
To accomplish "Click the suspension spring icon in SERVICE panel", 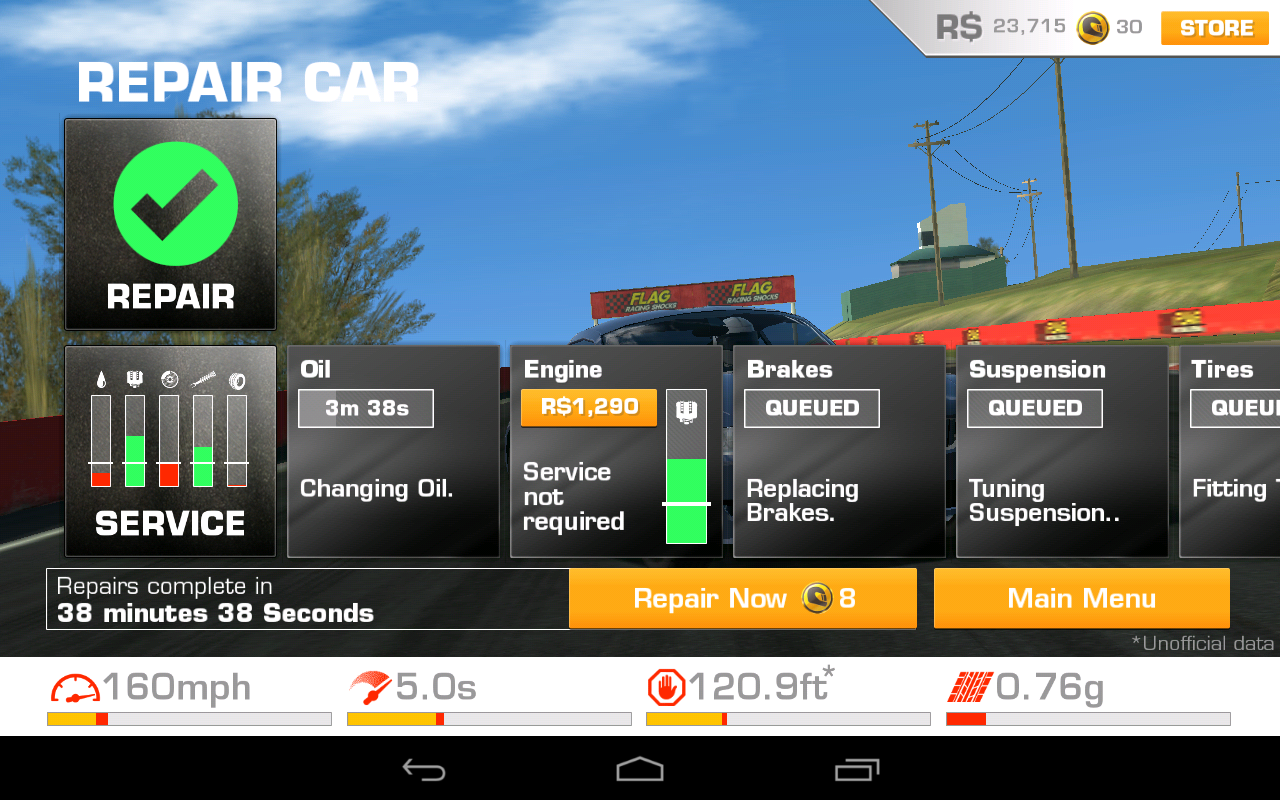I will coord(204,379).
